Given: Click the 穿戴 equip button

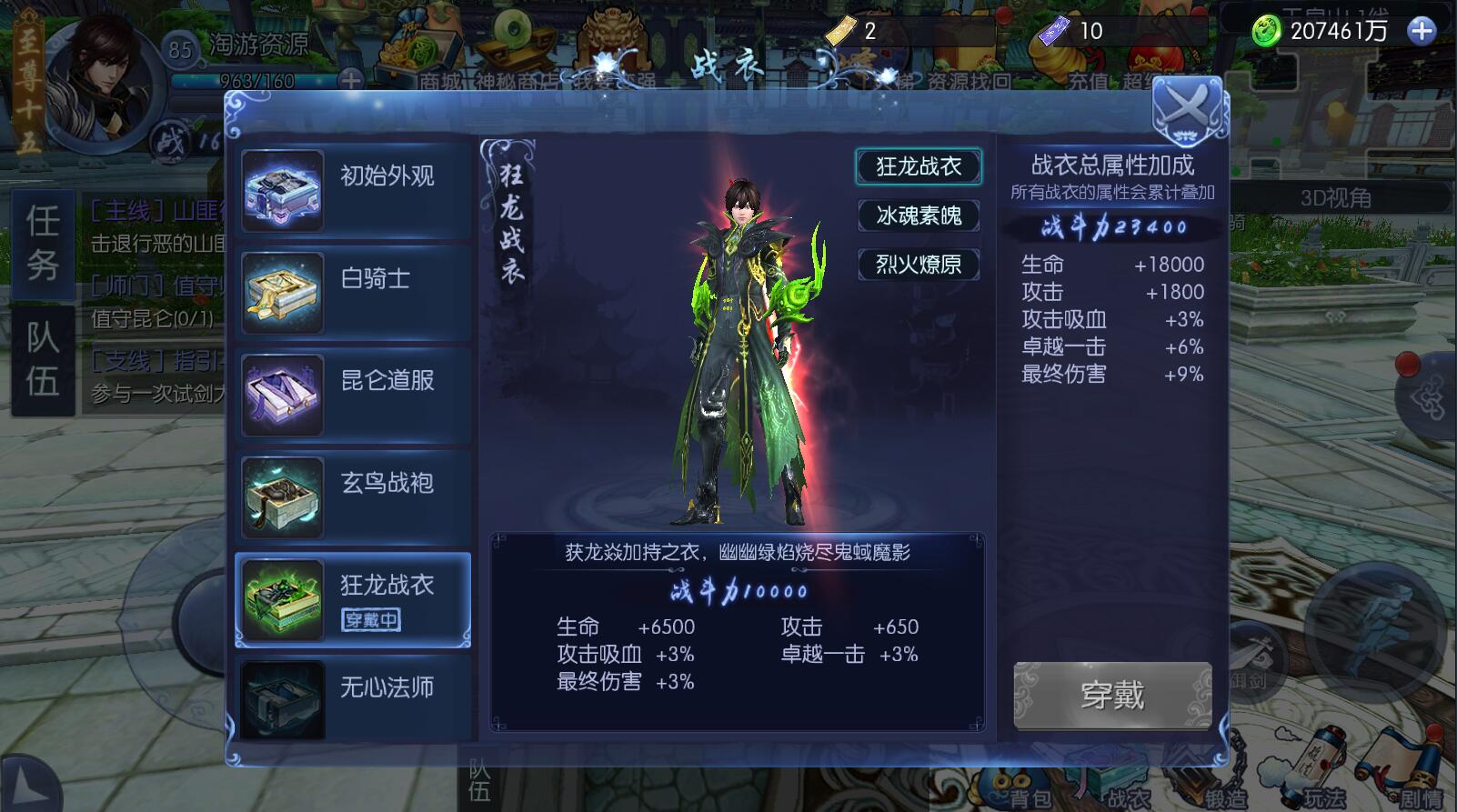Looking at the screenshot, I should (x=1112, y=696).
